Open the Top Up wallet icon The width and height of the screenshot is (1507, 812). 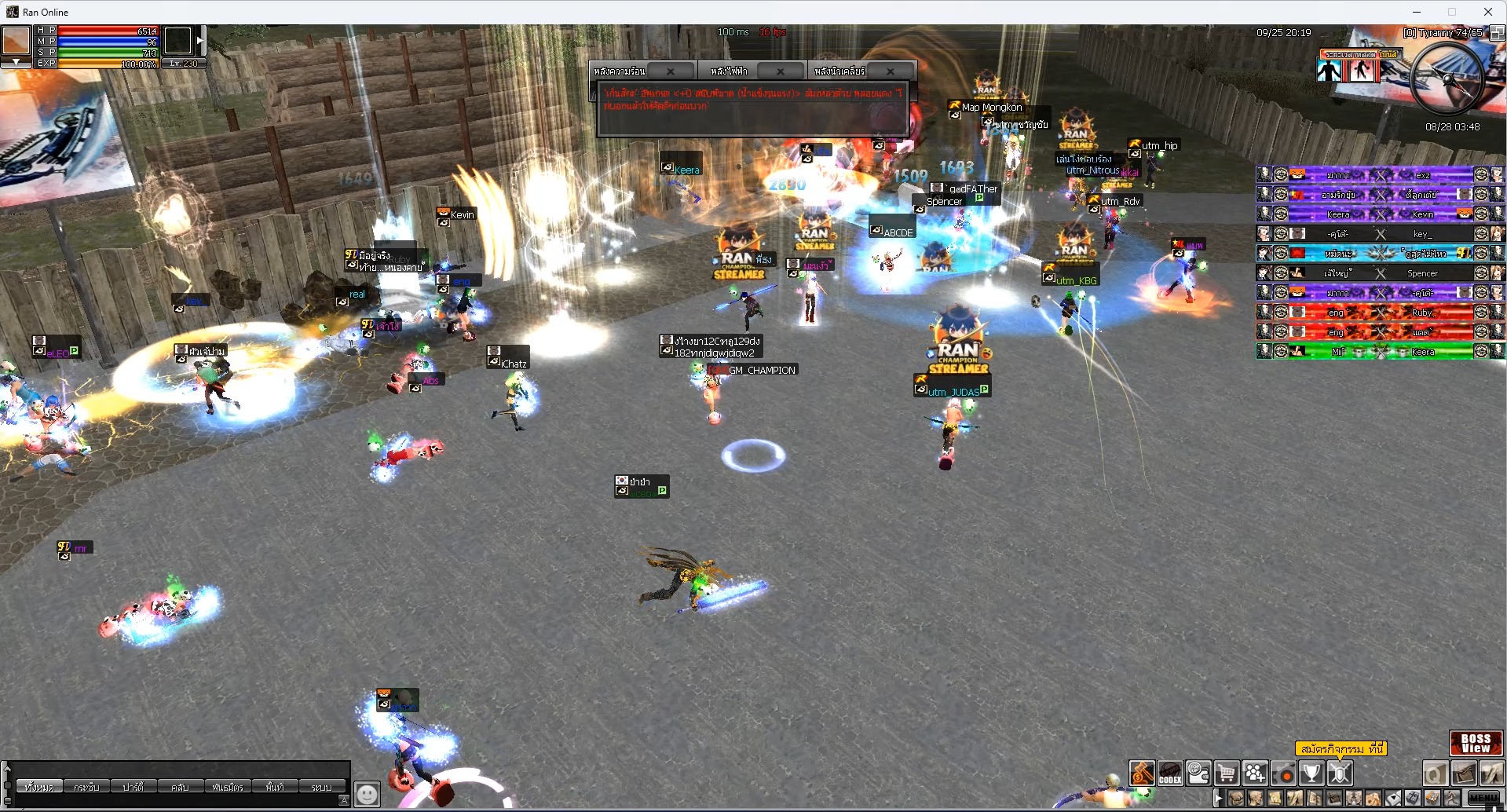pyautogui.click(x=1198, y=774)
